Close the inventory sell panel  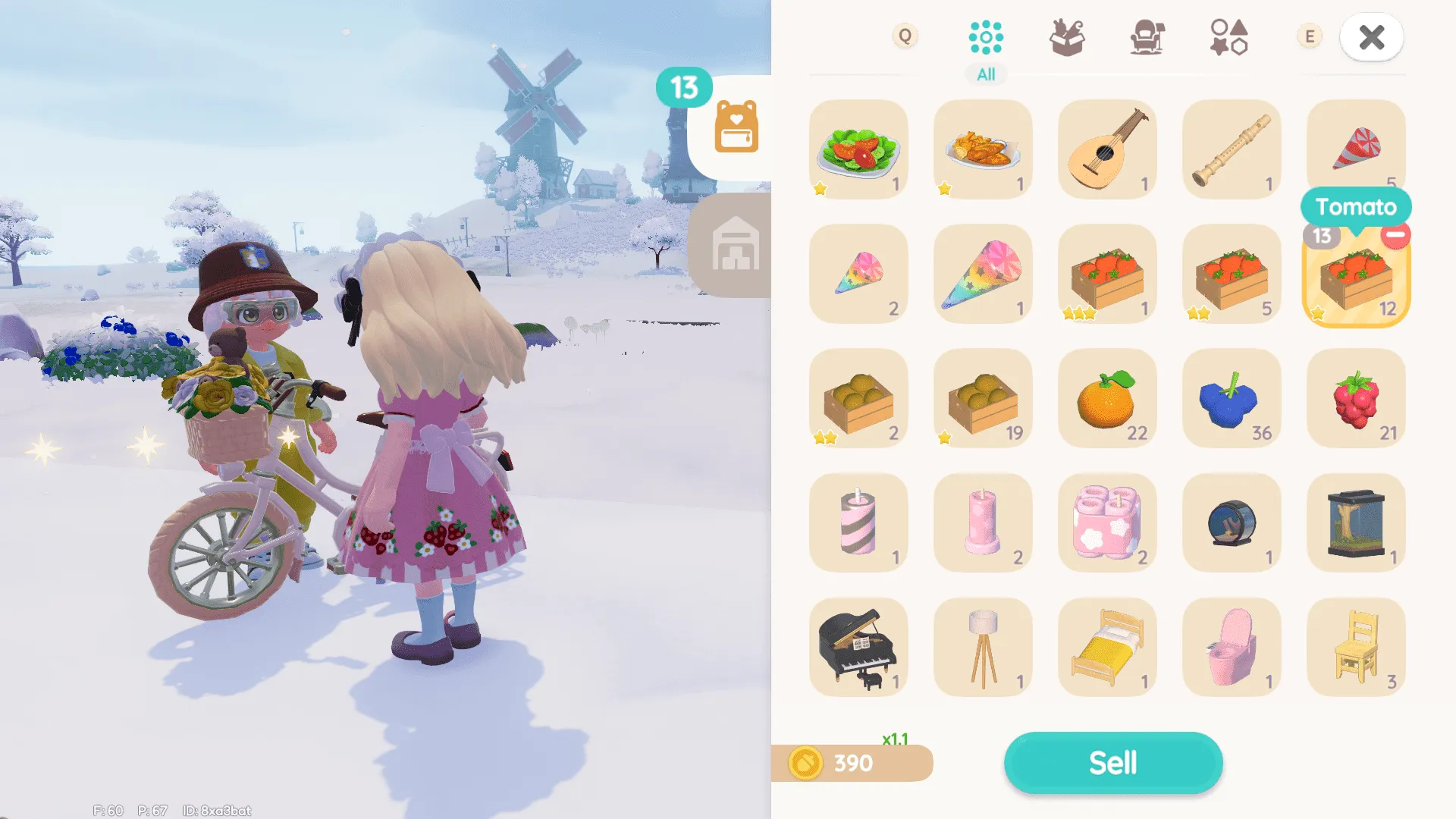pyautogui.click(x=1371, y=37)
